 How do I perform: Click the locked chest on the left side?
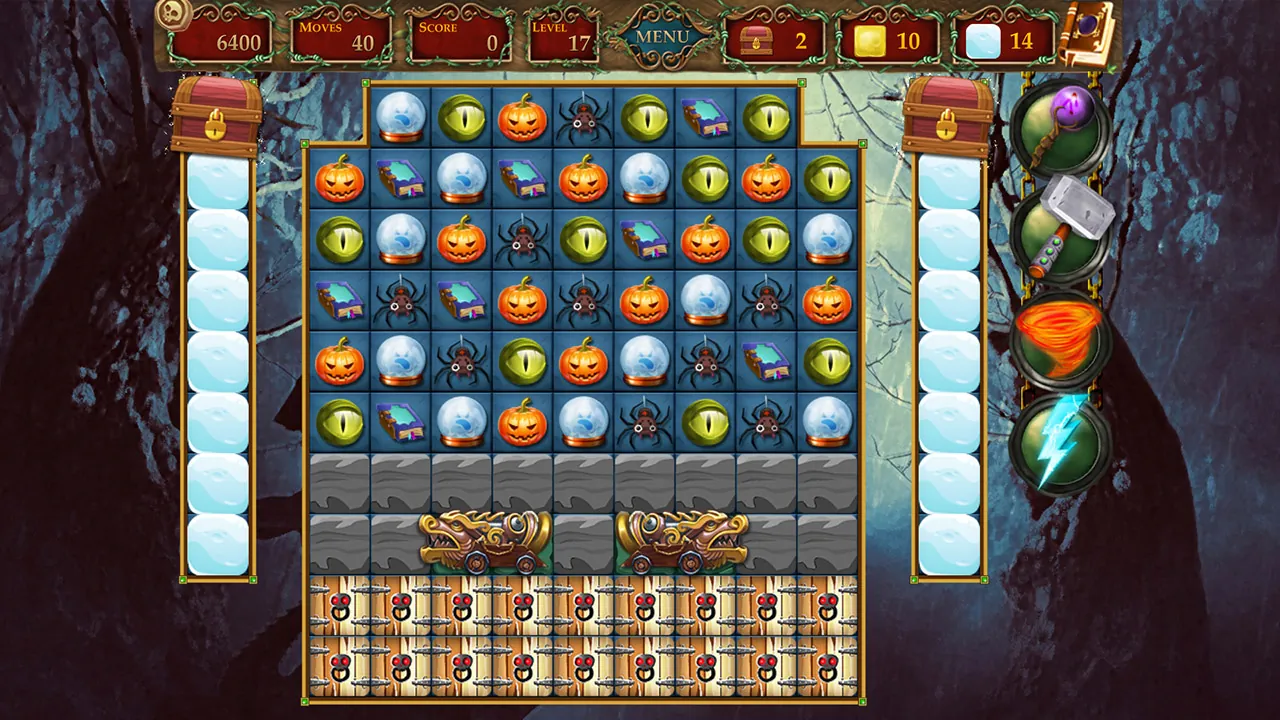point(217,120)
